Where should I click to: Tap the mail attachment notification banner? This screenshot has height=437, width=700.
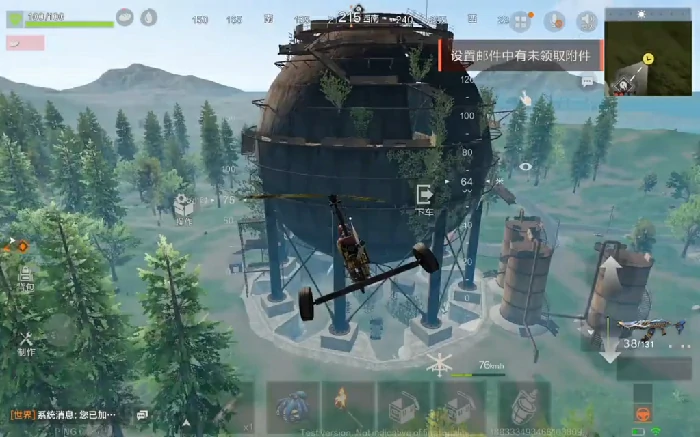[x=522, y=57]
